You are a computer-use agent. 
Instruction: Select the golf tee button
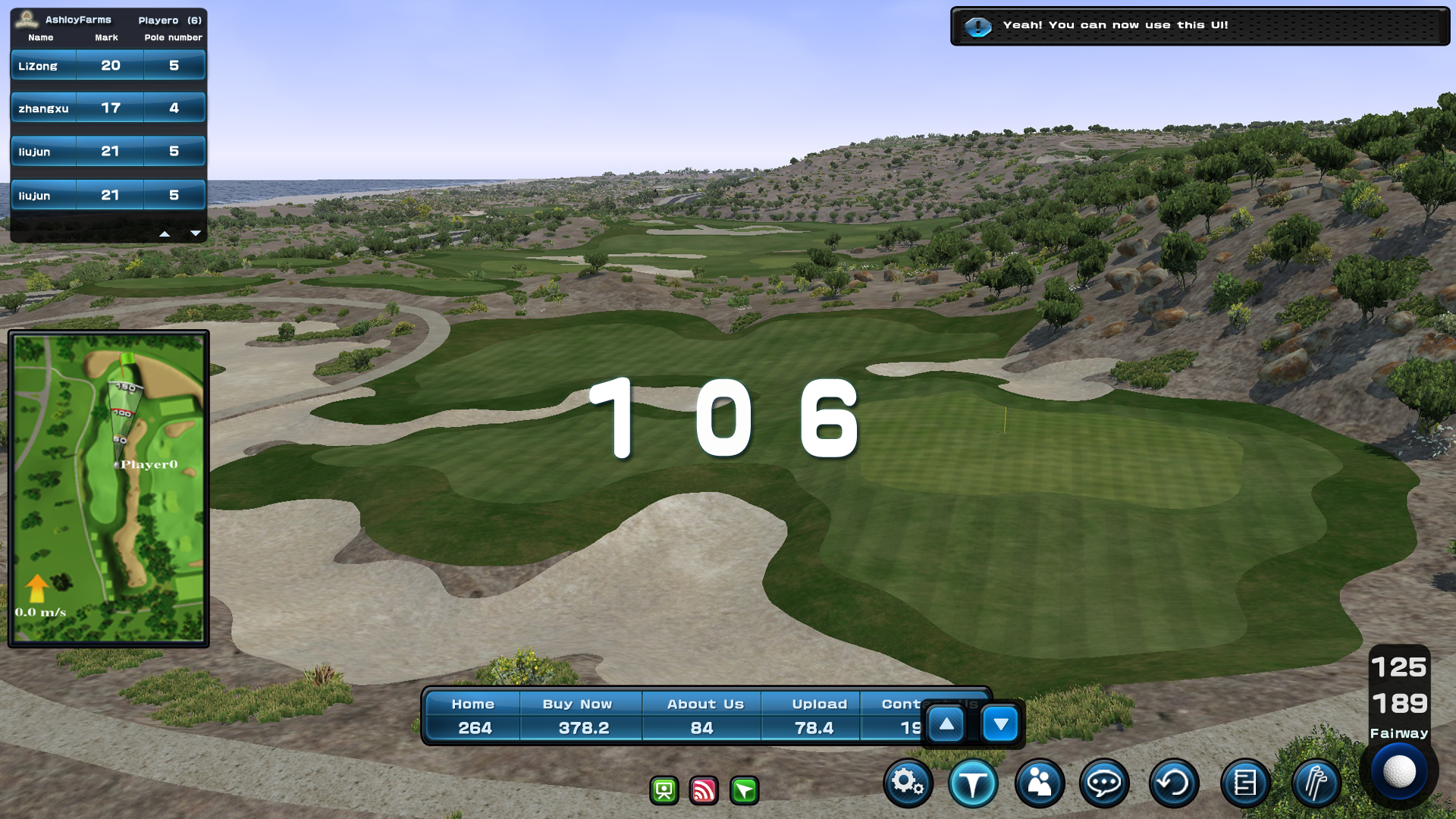click(973, 783)
